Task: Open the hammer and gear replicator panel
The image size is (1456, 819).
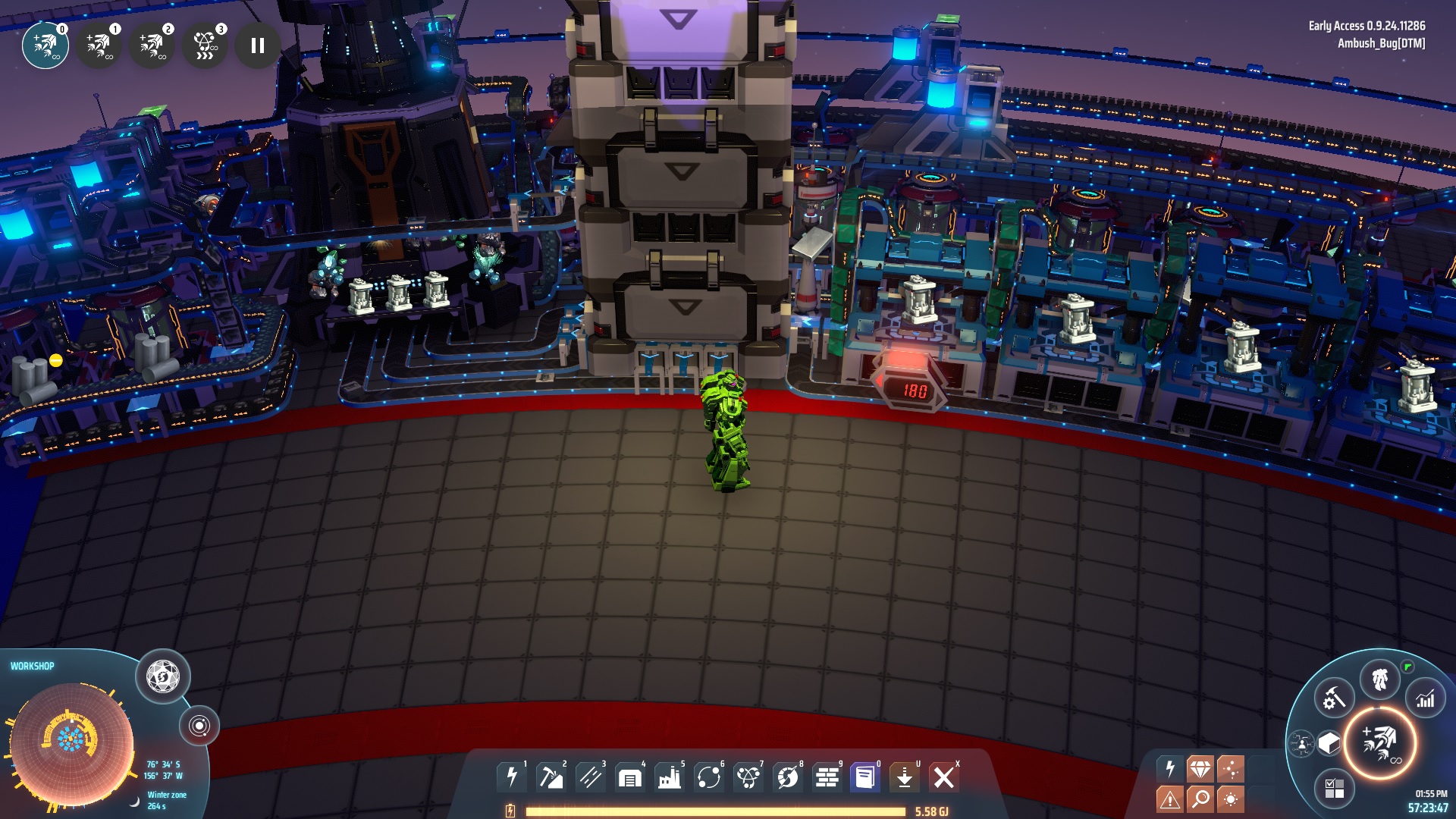Action: click(1334, 698)
